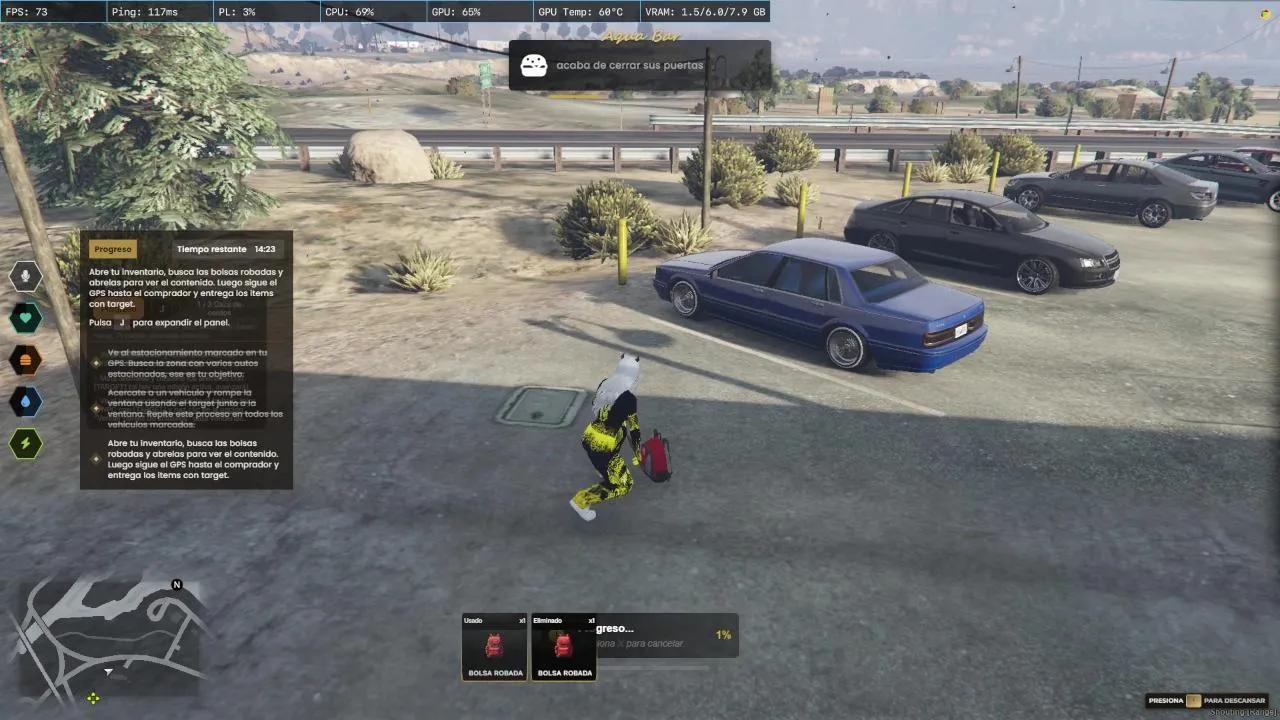Click the red backpack icon in the Usado slot

[x=493, y=645]
